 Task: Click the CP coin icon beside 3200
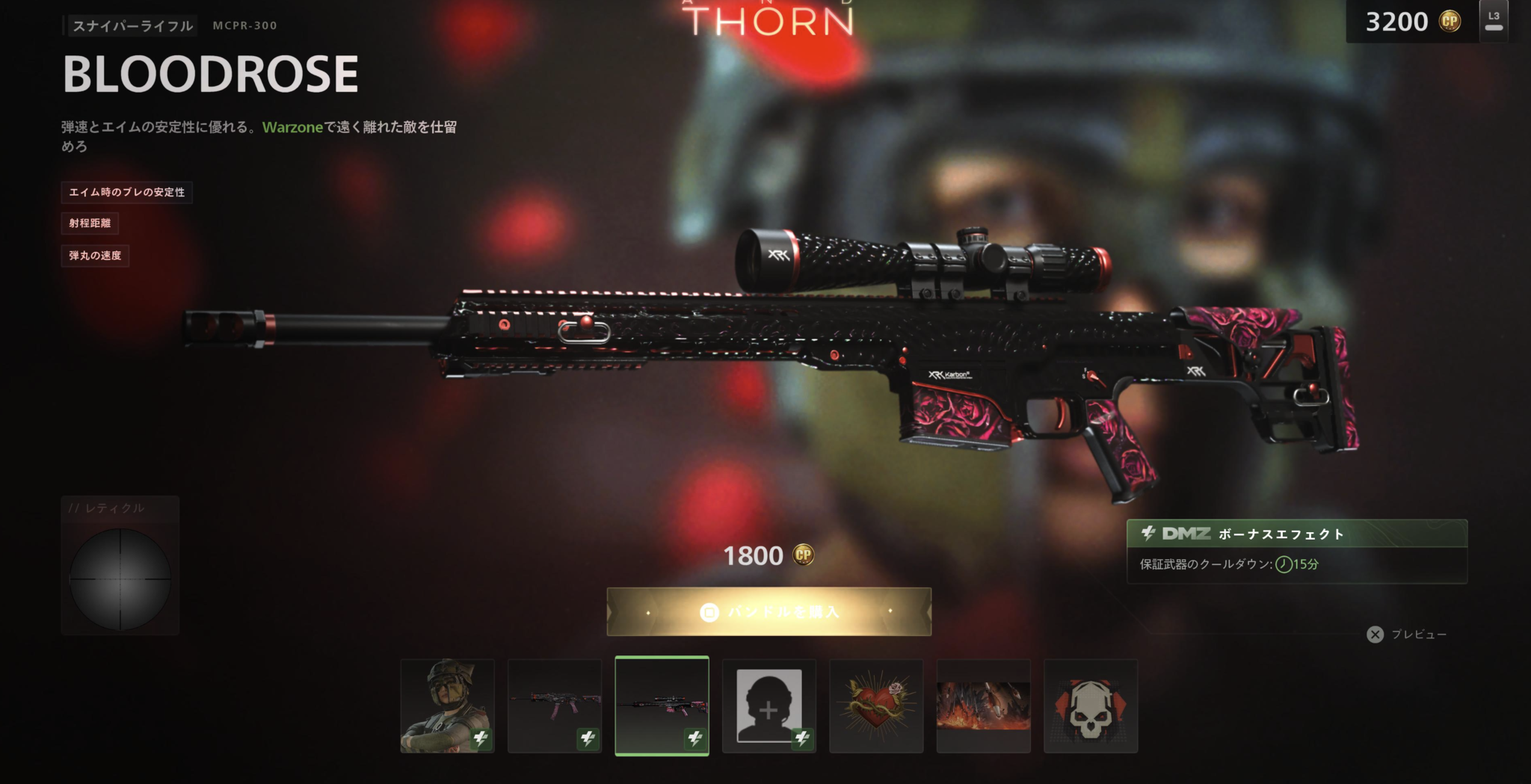pyautogui.click(x=1450, y=21)
